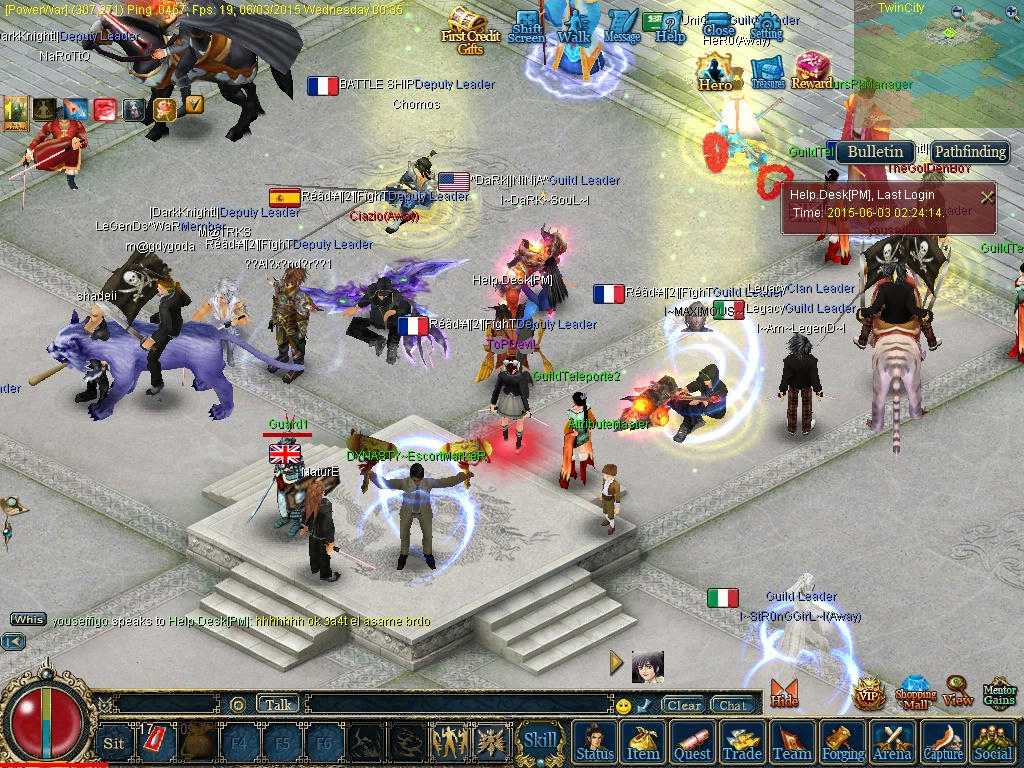This screenshot has width=1024, height=768.
Task: Open the Skill orb menu
Action: [540, 741]
